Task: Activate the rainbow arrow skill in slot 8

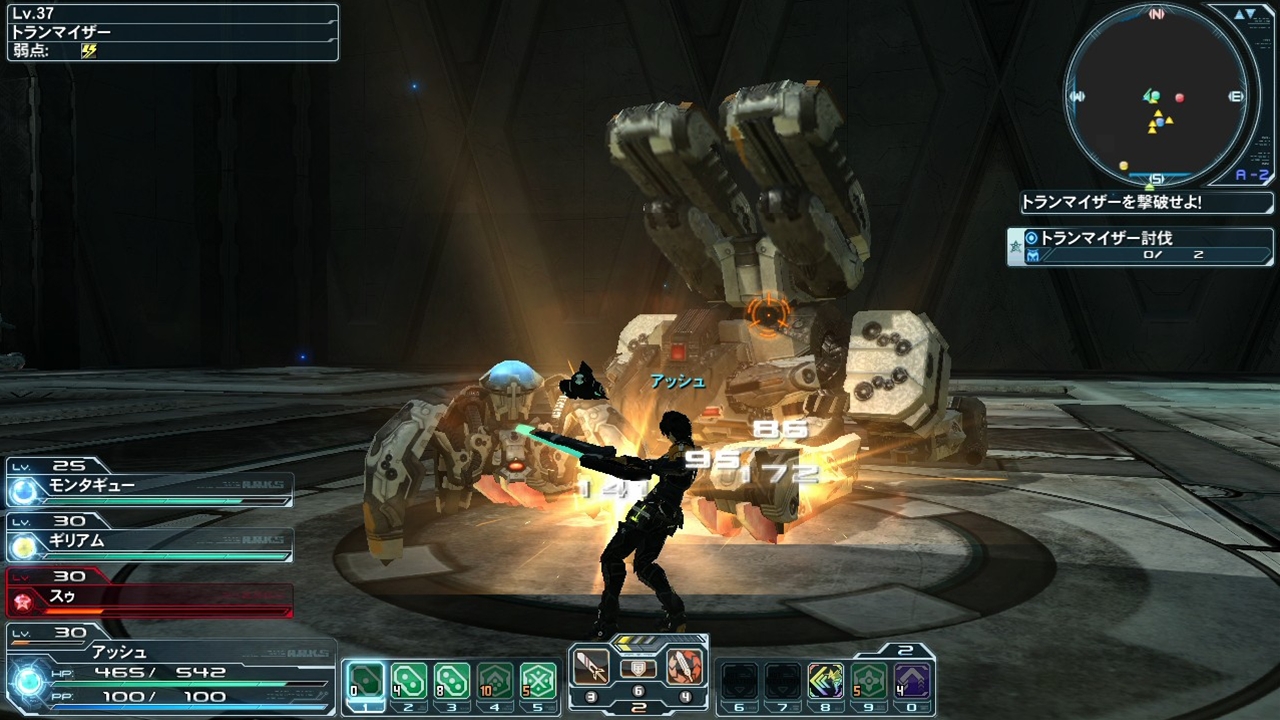Action: 826,680
